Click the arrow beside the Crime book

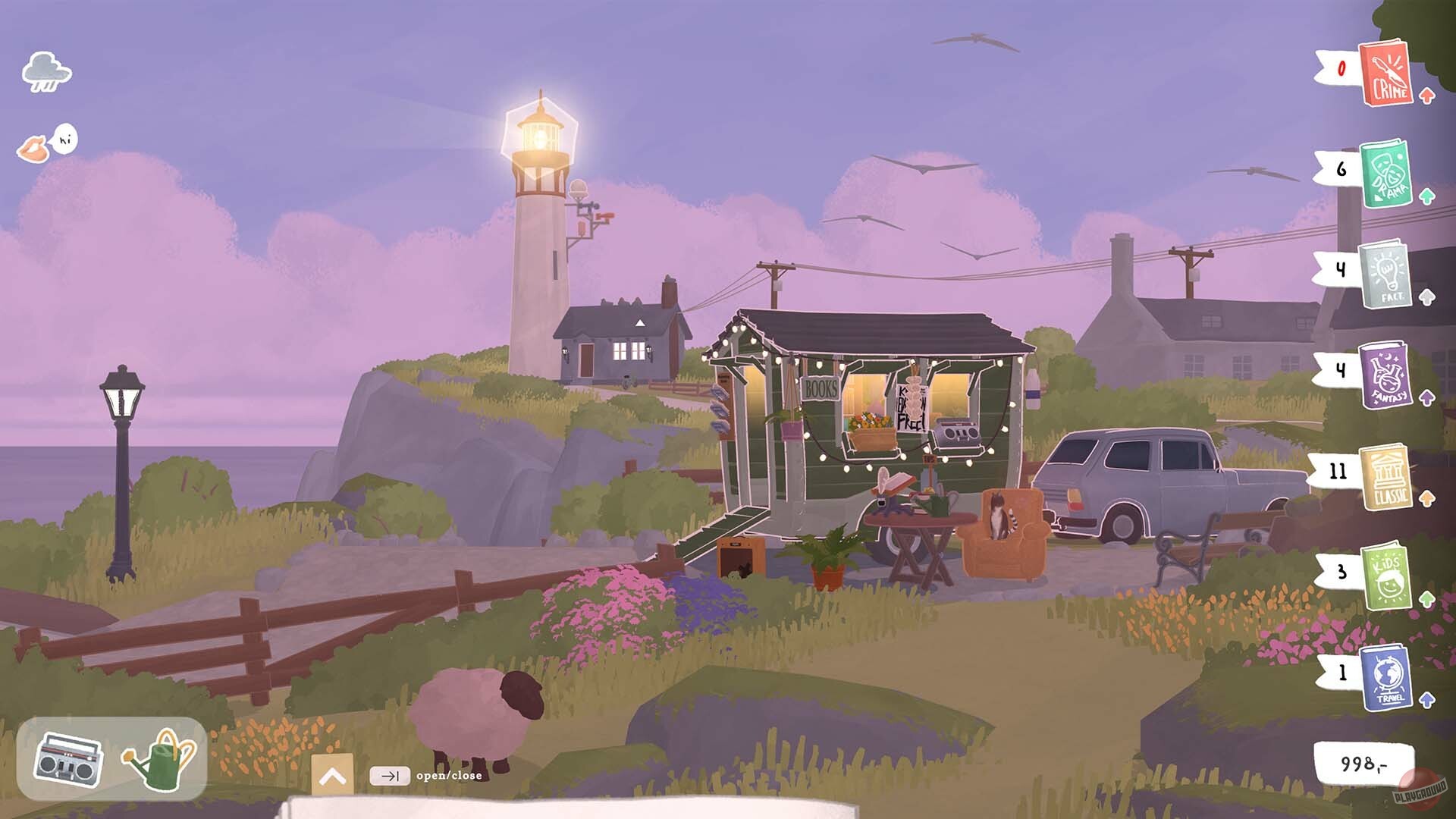click(x=1427, y=96)
